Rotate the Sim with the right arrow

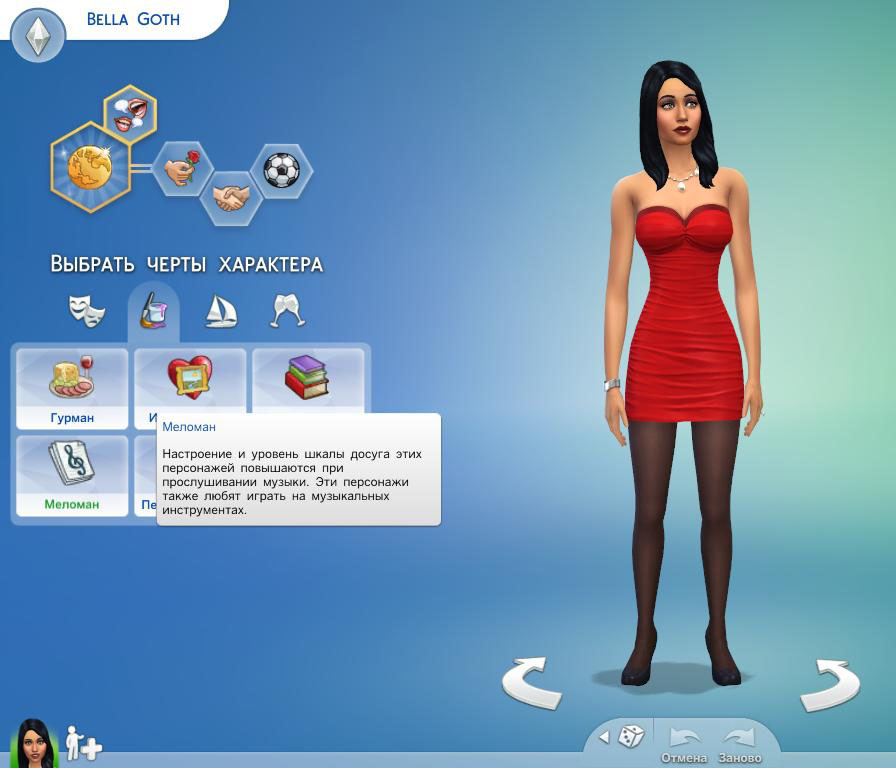coord(829,683)
